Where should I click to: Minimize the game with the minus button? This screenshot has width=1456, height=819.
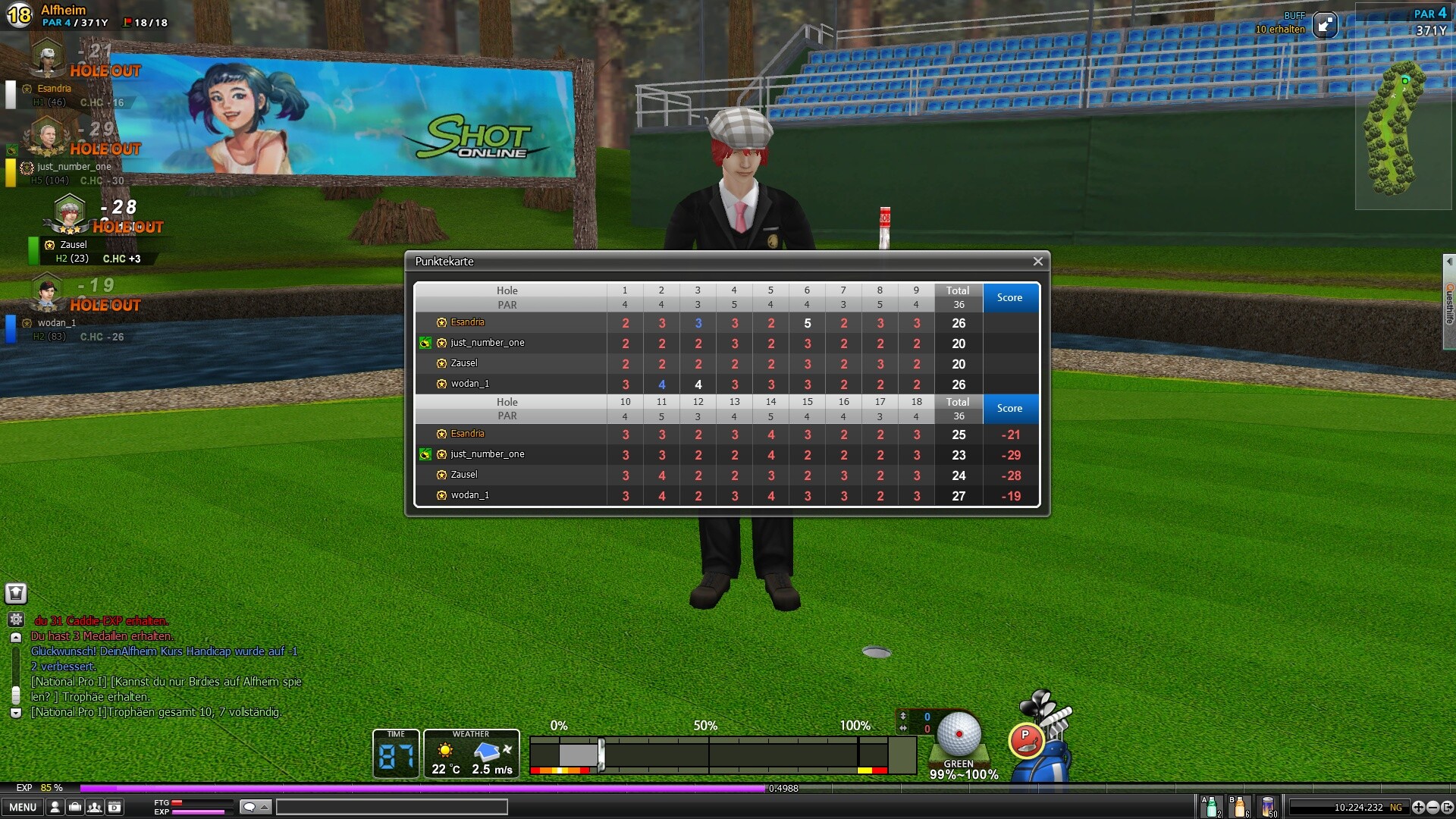coord(1432,808)
